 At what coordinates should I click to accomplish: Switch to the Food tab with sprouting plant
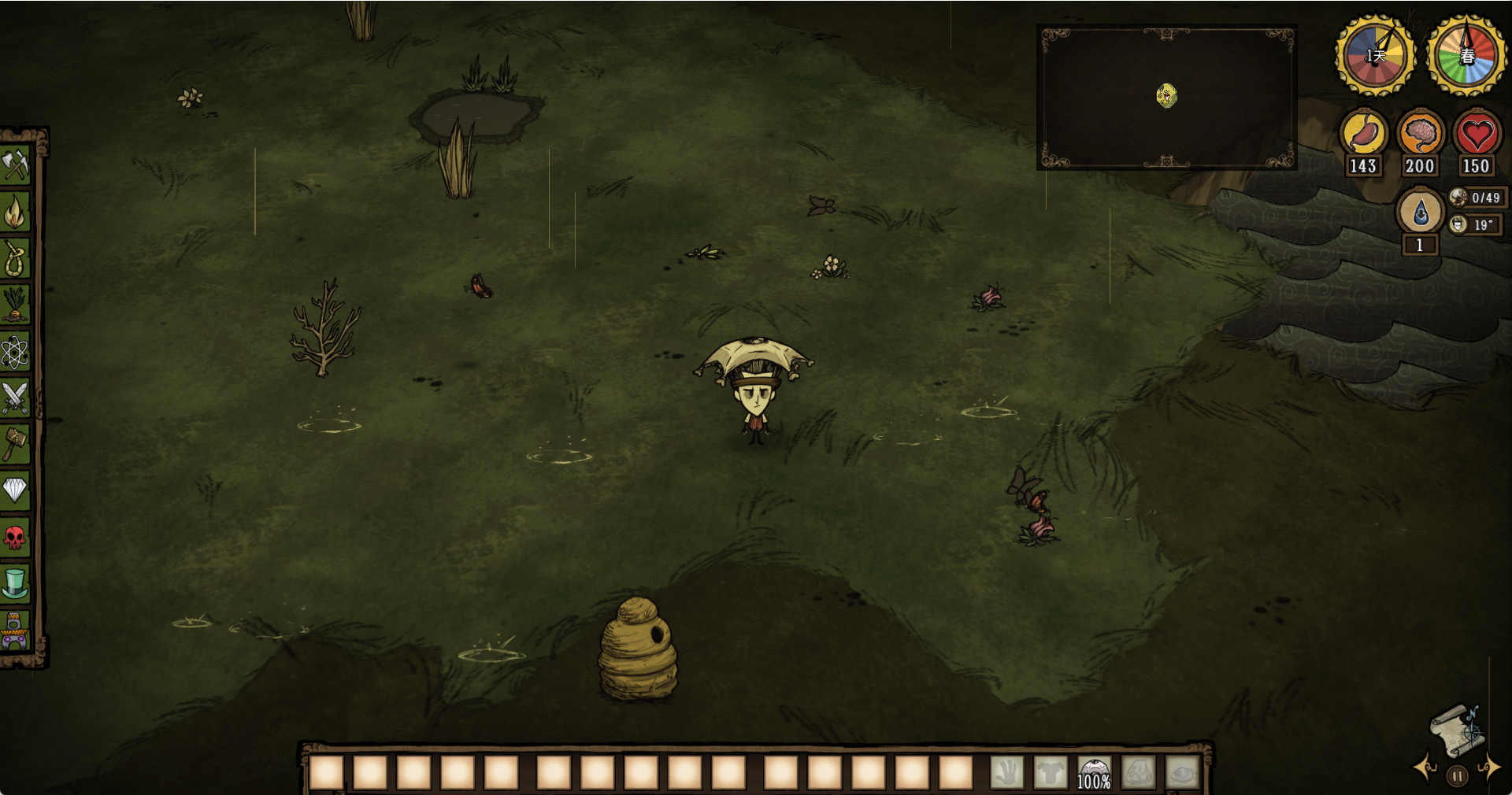(x=15, y=305)
